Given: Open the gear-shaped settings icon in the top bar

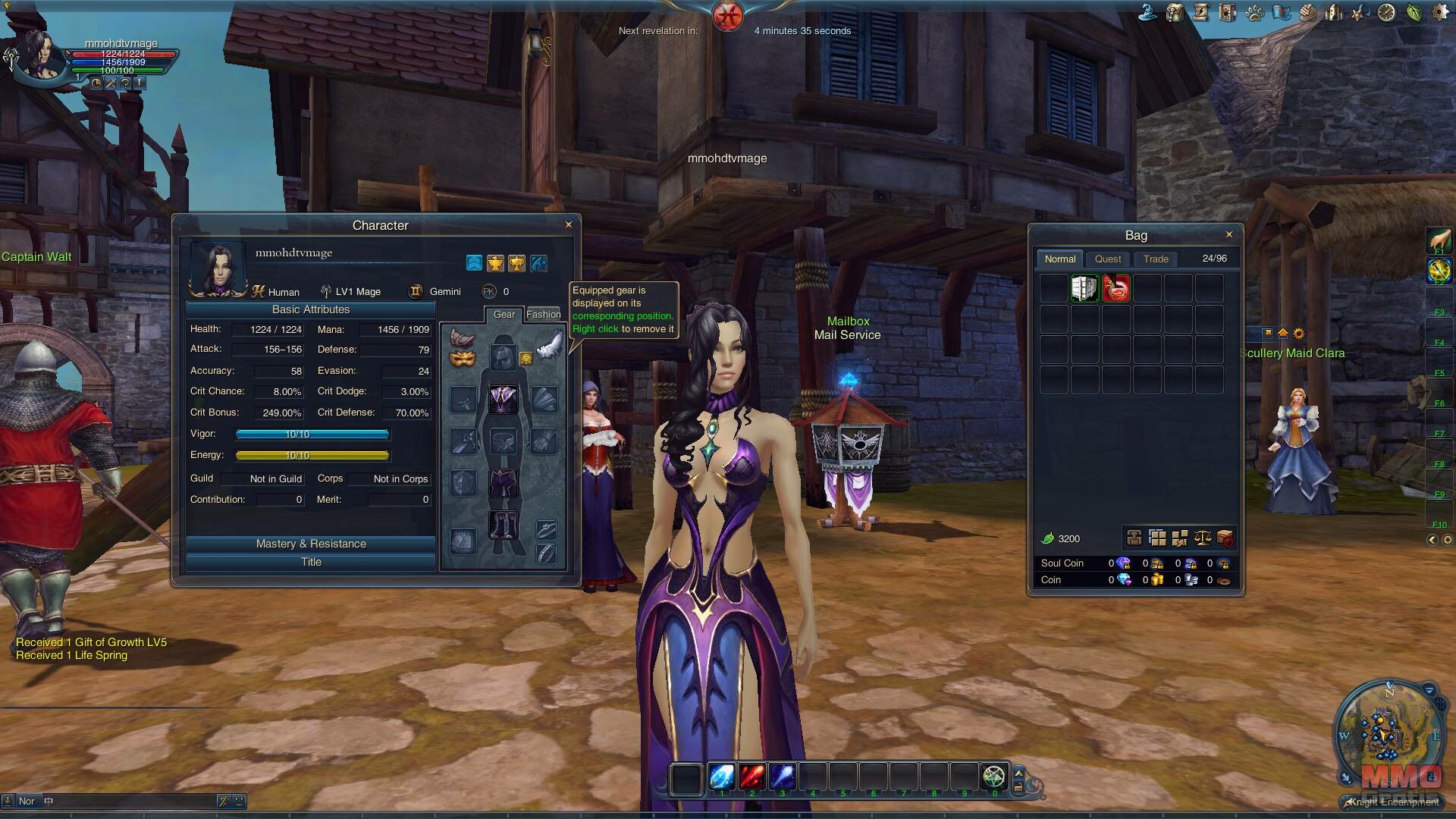Looking at the screenshot, I should pyautogui.click(x=1440, y=13).
